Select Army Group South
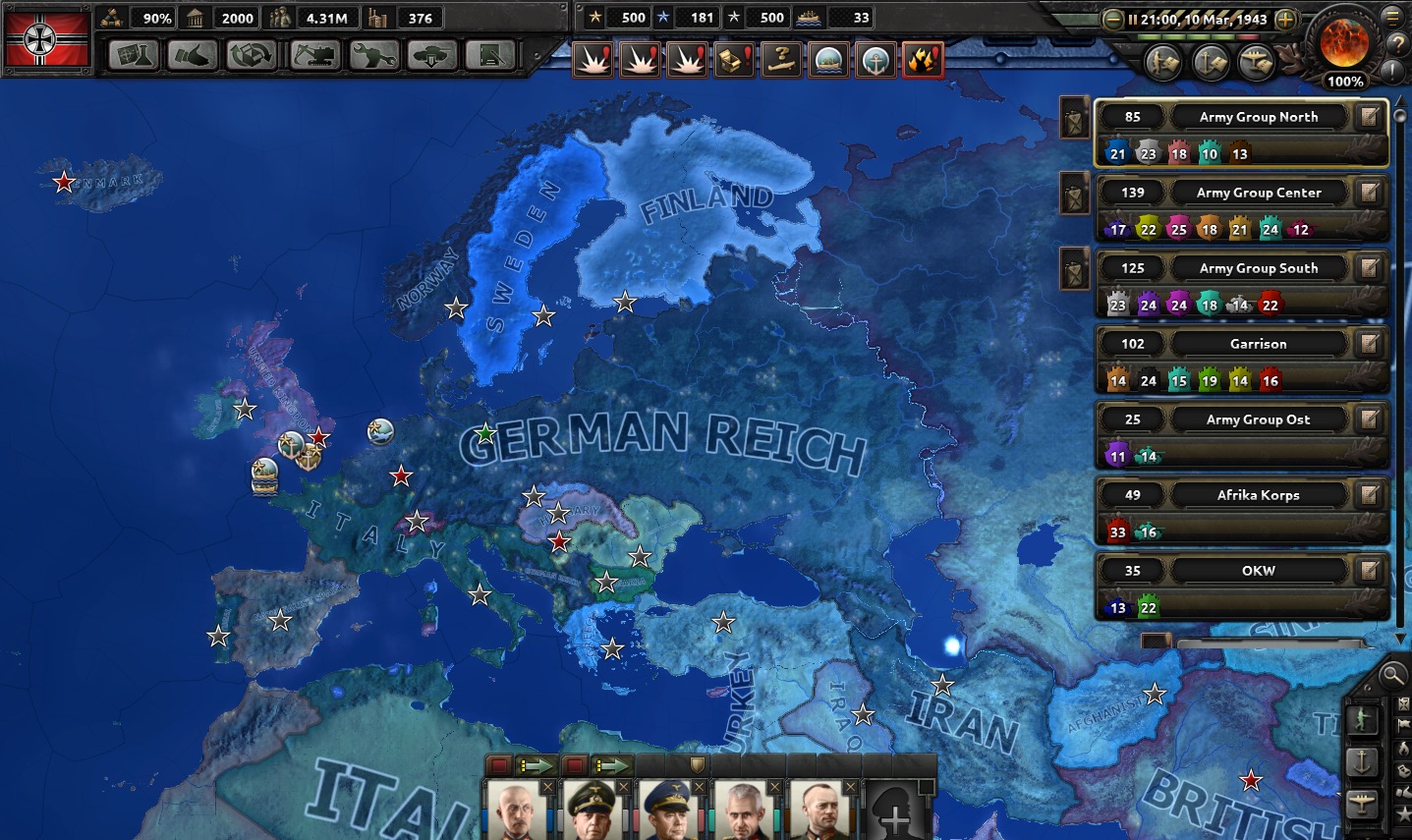The height and width of the screenshot is (840, 1412). [1258, 268]
